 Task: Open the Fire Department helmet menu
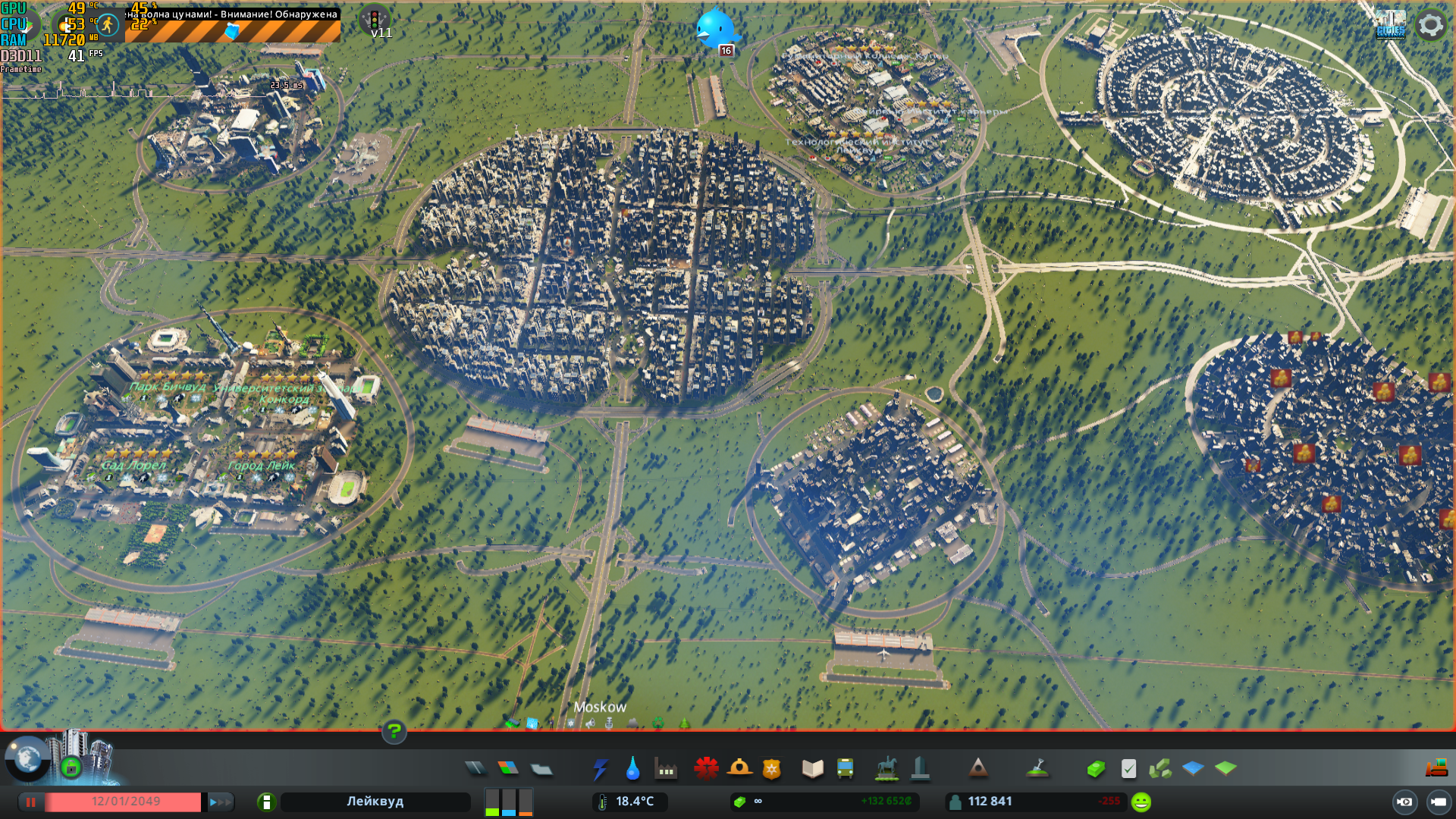[x=739, y=769]
